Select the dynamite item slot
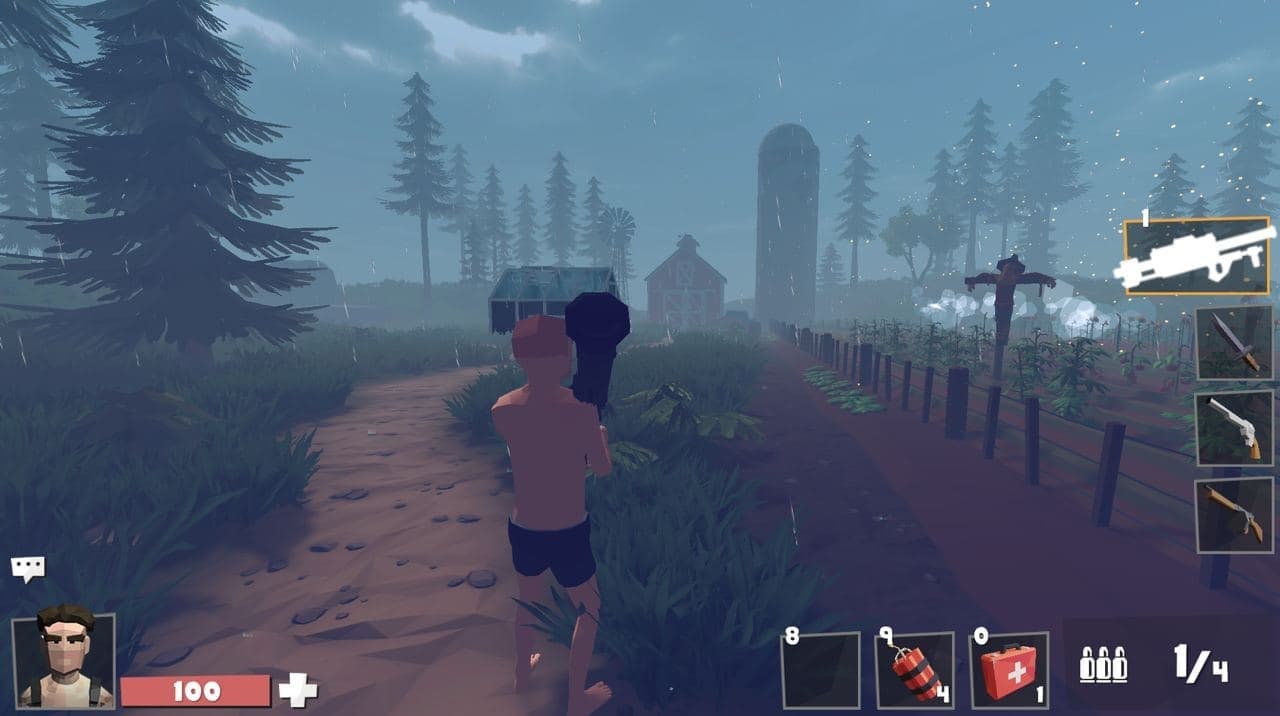 [x=914, y=670]
